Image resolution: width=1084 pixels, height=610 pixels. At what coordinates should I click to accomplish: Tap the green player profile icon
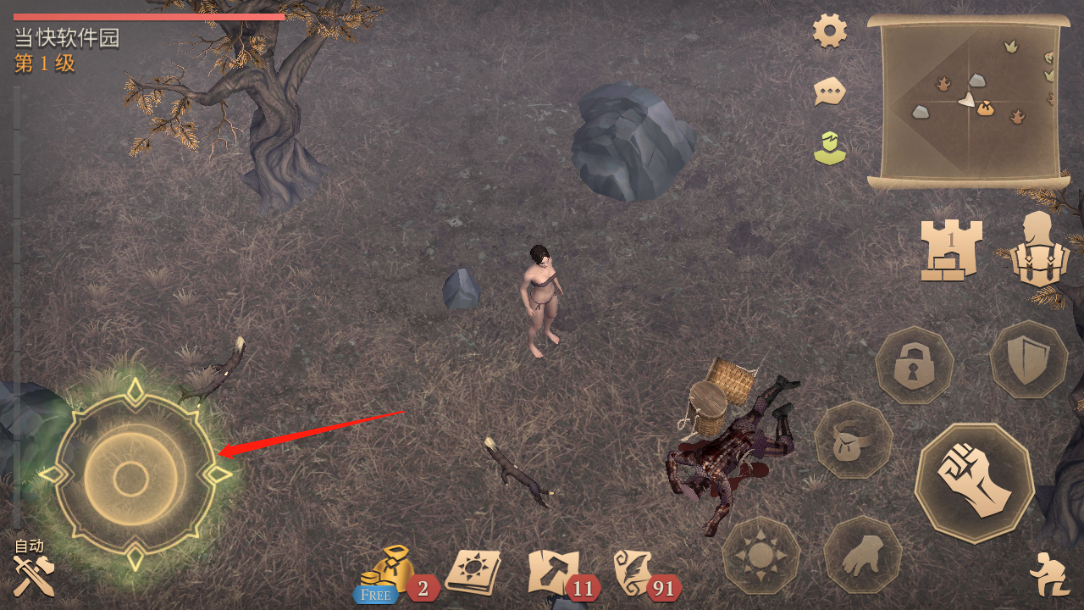[x=828, y=148]
